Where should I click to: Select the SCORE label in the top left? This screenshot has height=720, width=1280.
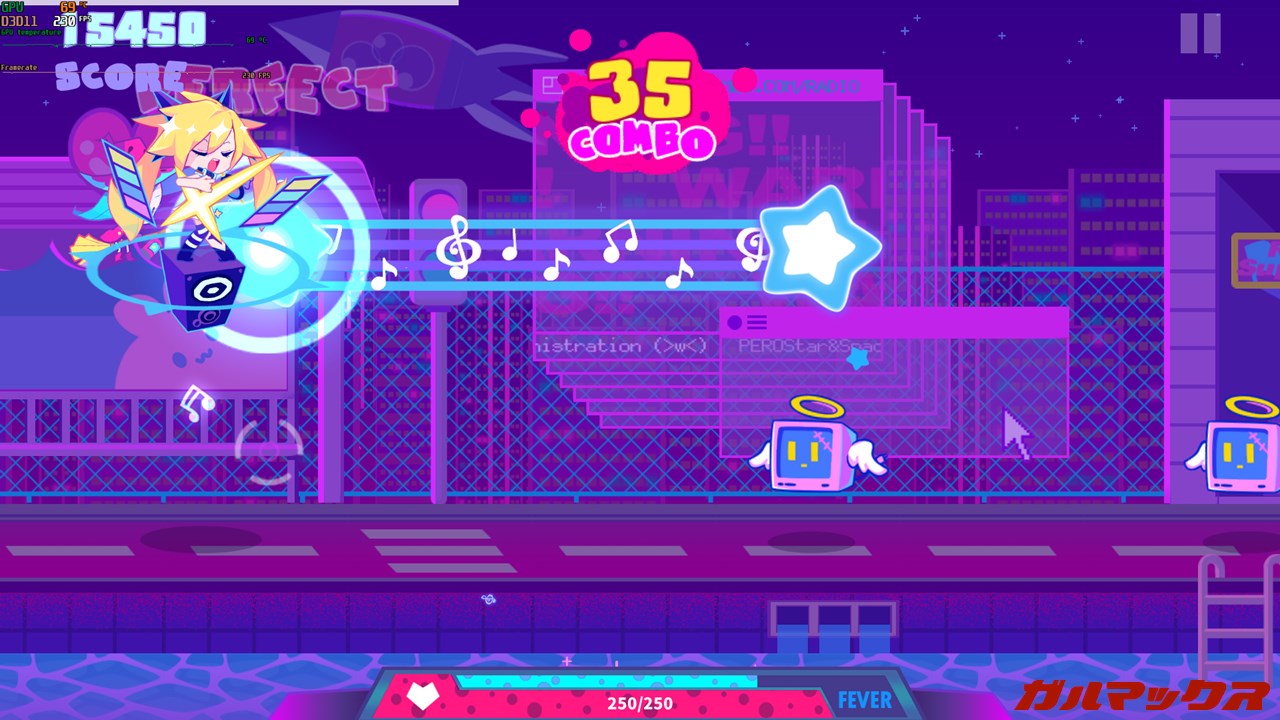[x=115, y=75]
